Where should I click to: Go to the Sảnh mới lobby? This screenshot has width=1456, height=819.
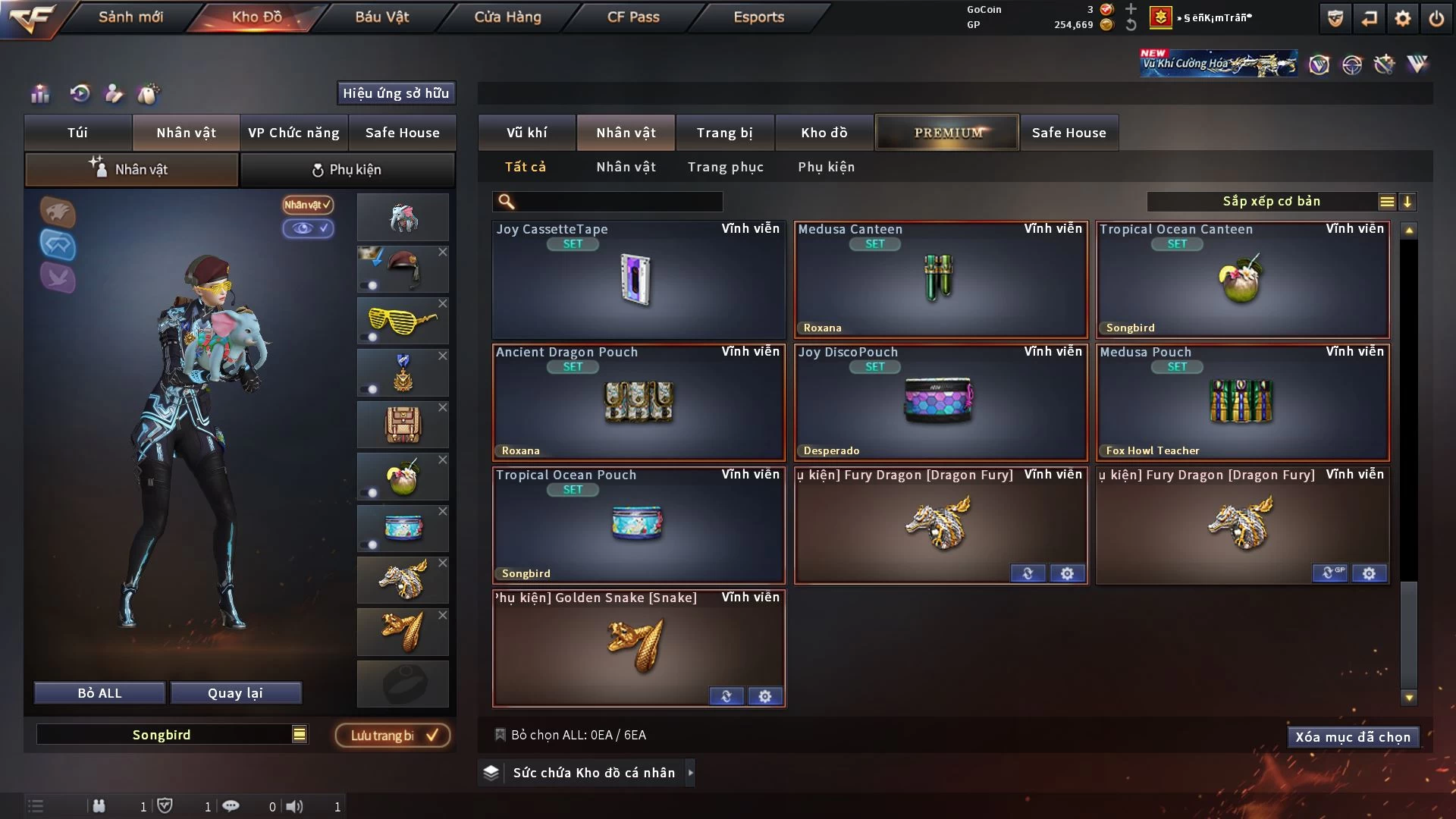click(x=130, y=17)
